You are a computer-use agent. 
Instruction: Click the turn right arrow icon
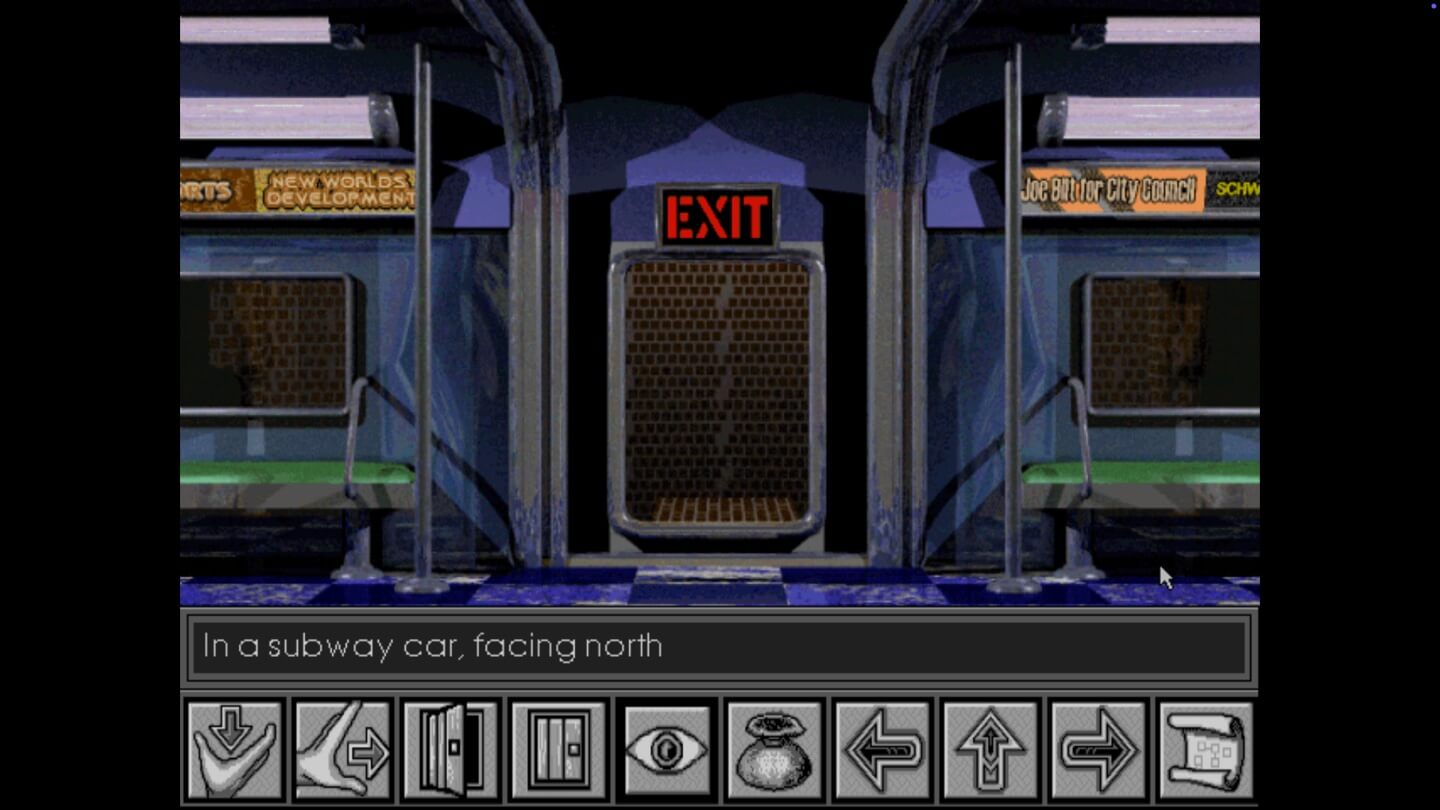pyautogui.click(x=1097, y=748)
